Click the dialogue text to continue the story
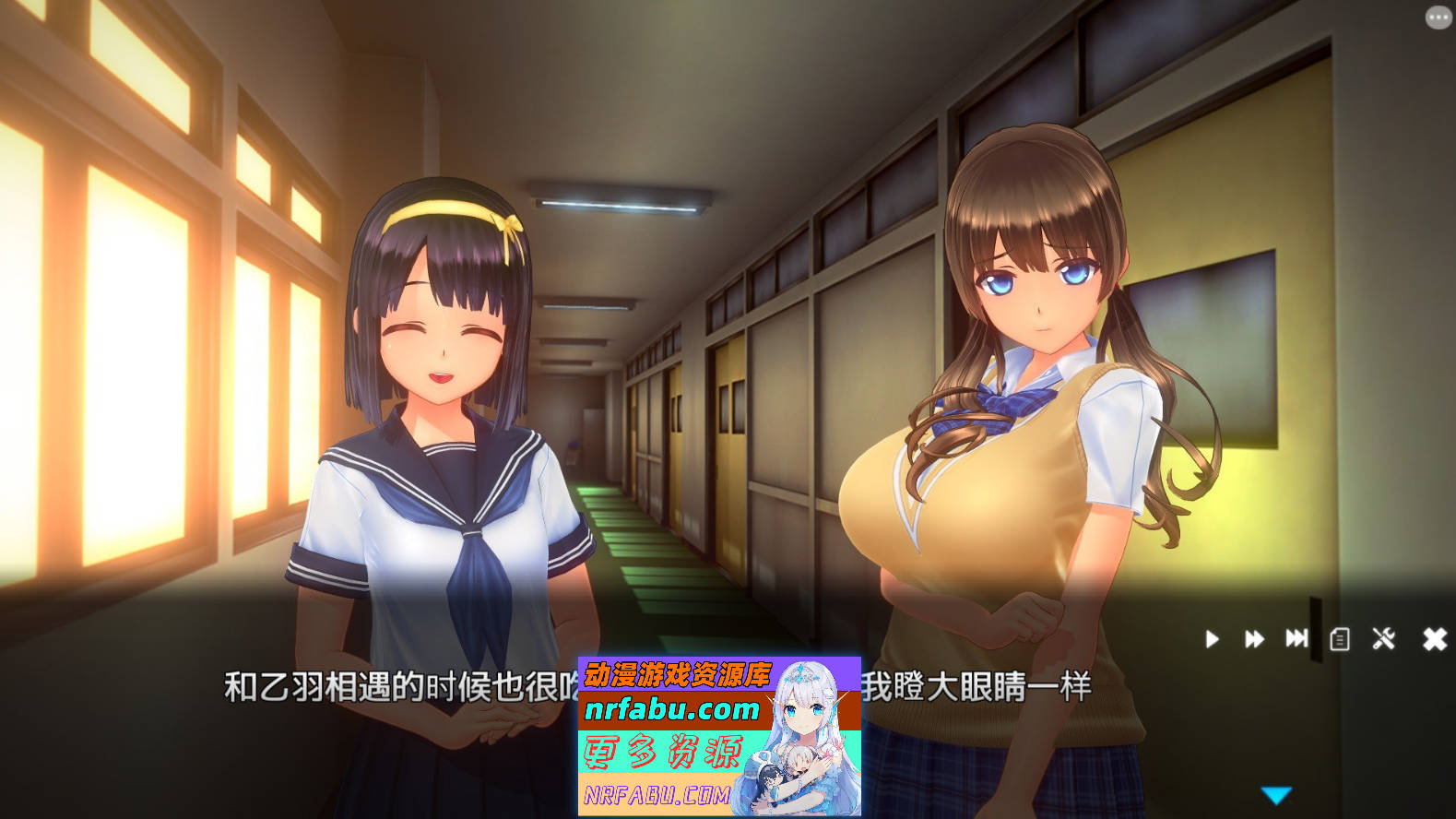Image resolution: width=1456 pixels, height=819 pixels. click(369, 684)
